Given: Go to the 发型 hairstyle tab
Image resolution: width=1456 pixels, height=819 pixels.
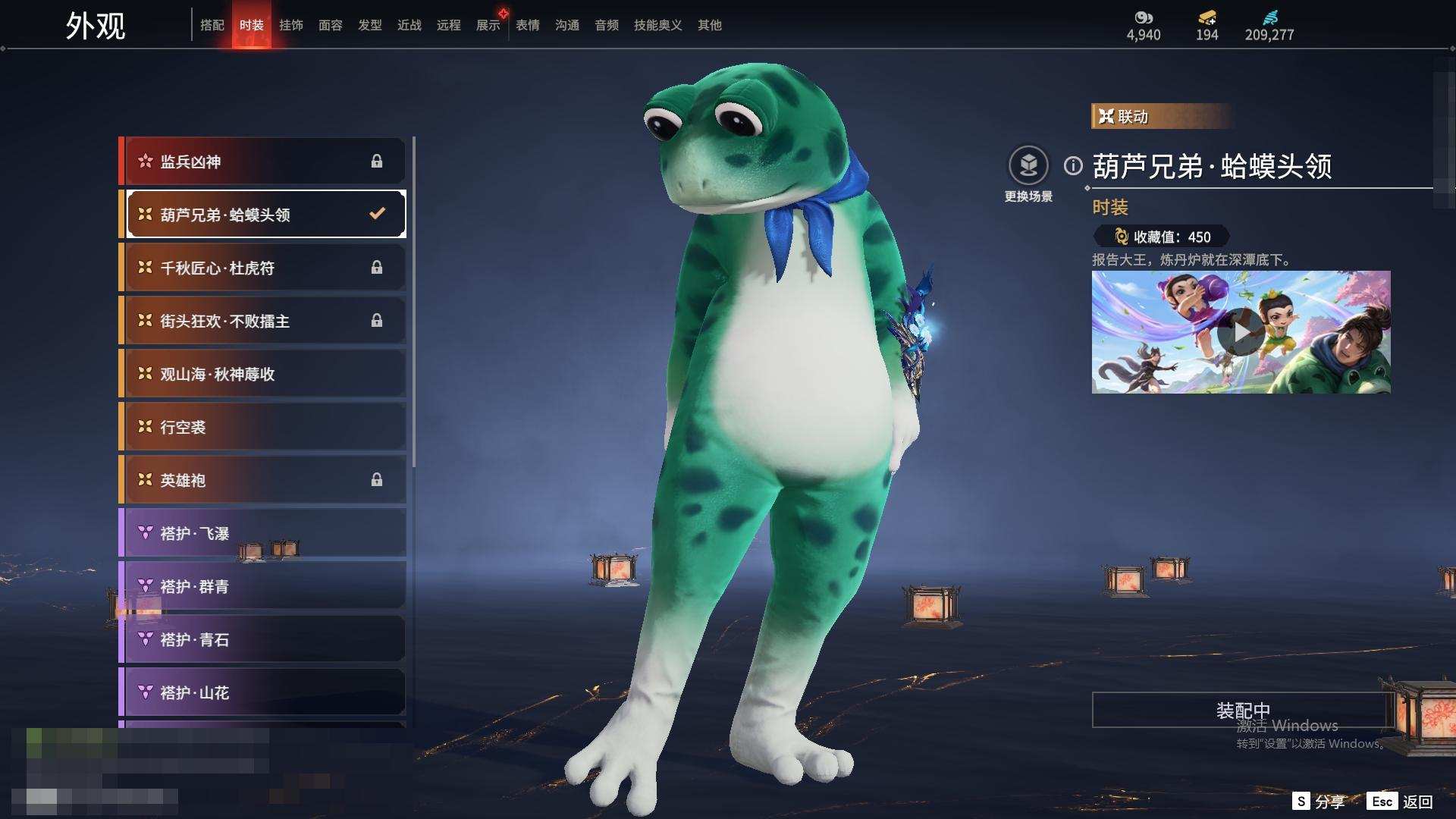Looking at the screenshot, I should (370, 25).
